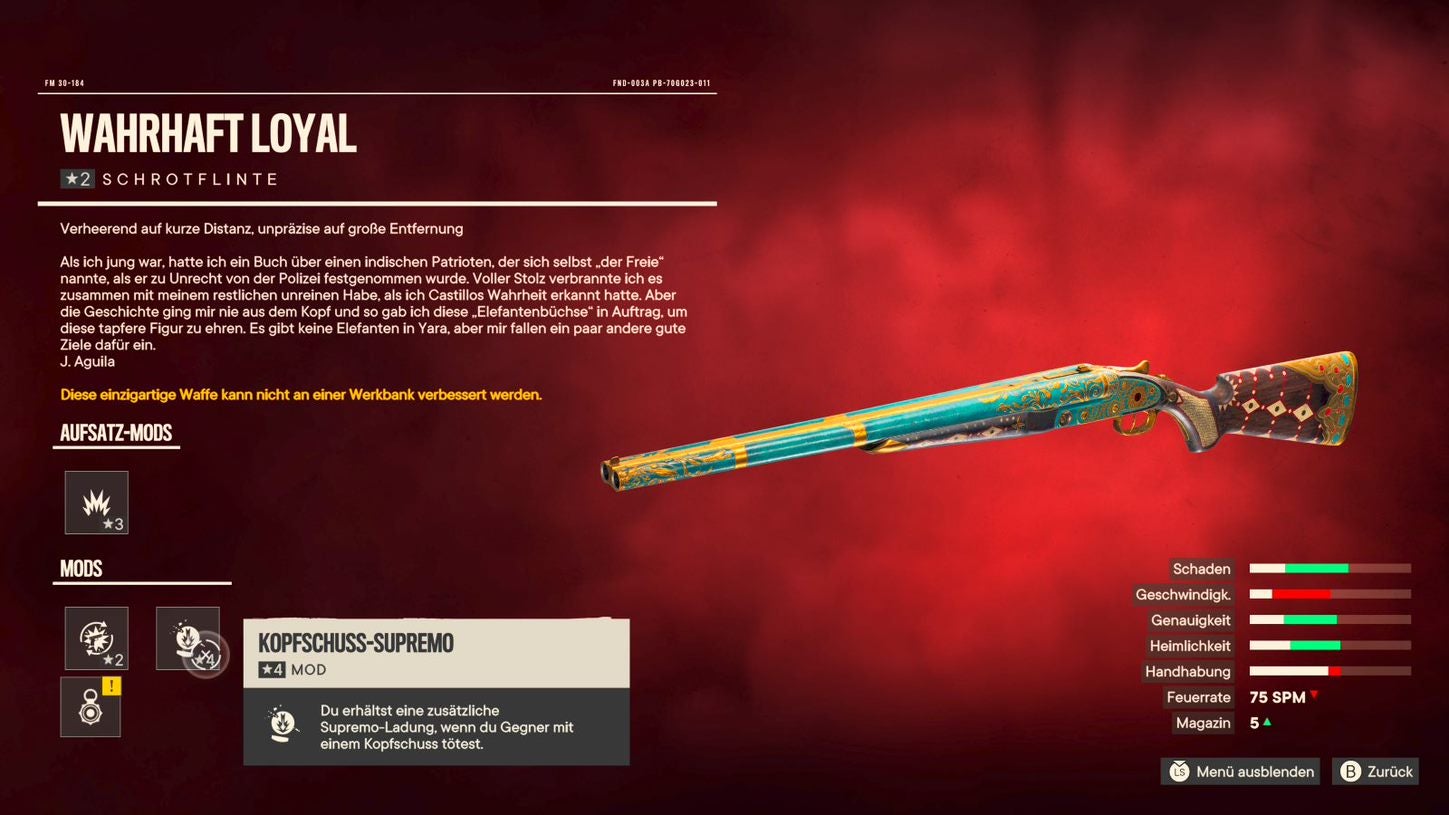Select the Kopfschuss-Supremo ★4 mod icon
Screen dimensions: 1449x815
coord(188,638)
